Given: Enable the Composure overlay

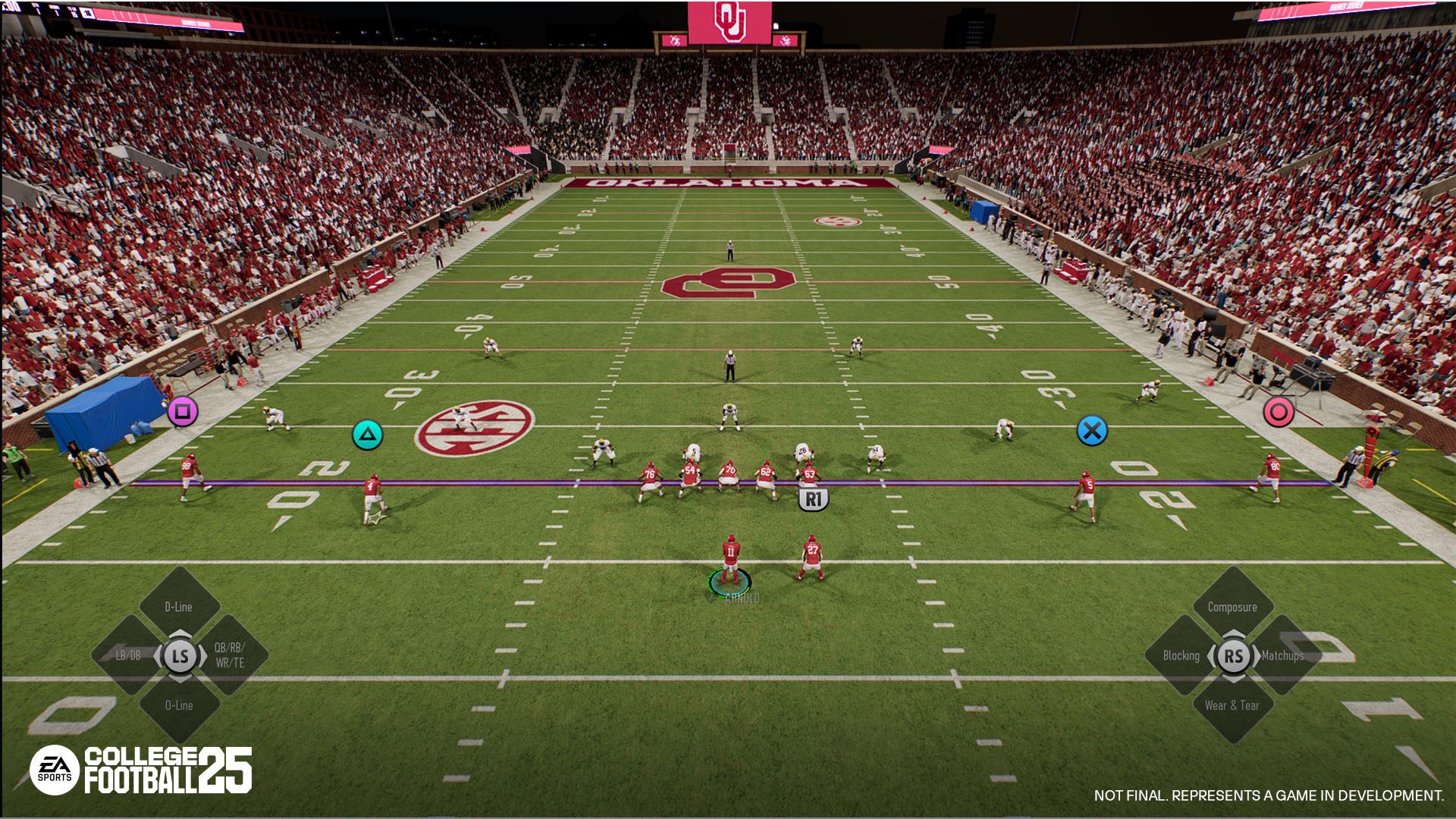Looking at the screenshot, I should click(x=1232, y=607).
